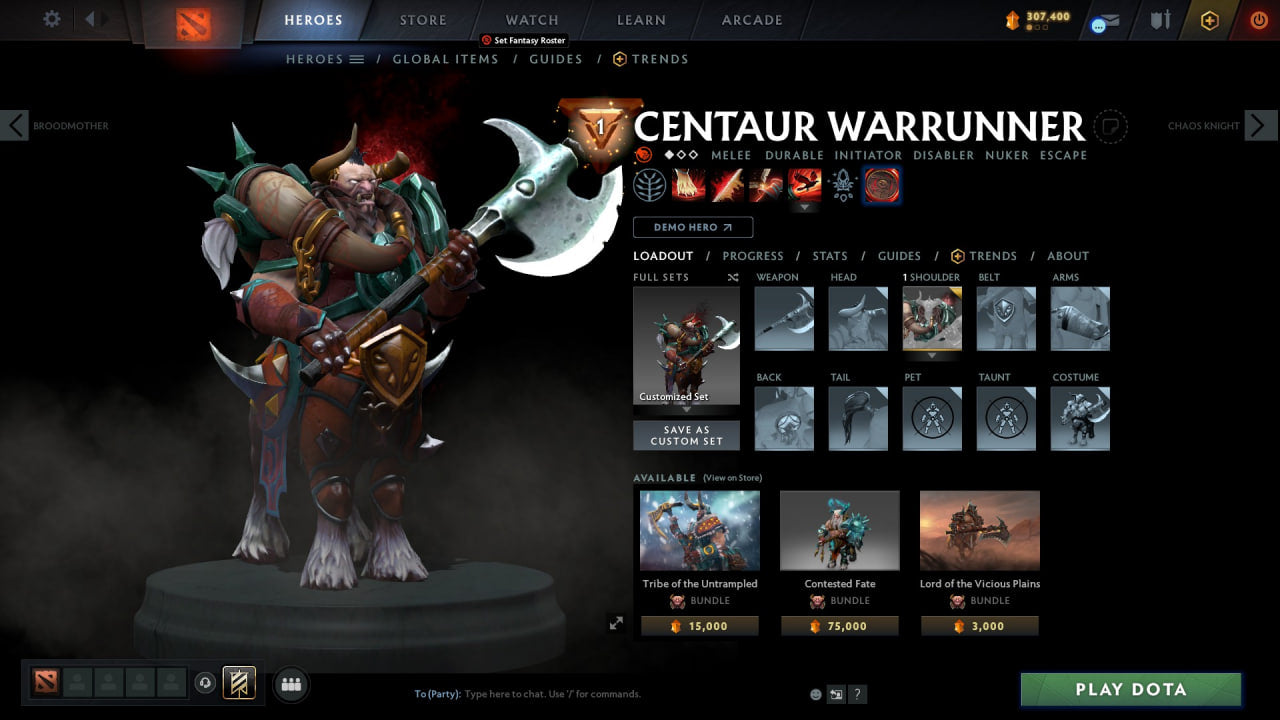The width and height of the screenshot is (1280, 720).
Task: Click the Aghanim's Scepter upgrade icon
Action: click(x=843, y=185)
